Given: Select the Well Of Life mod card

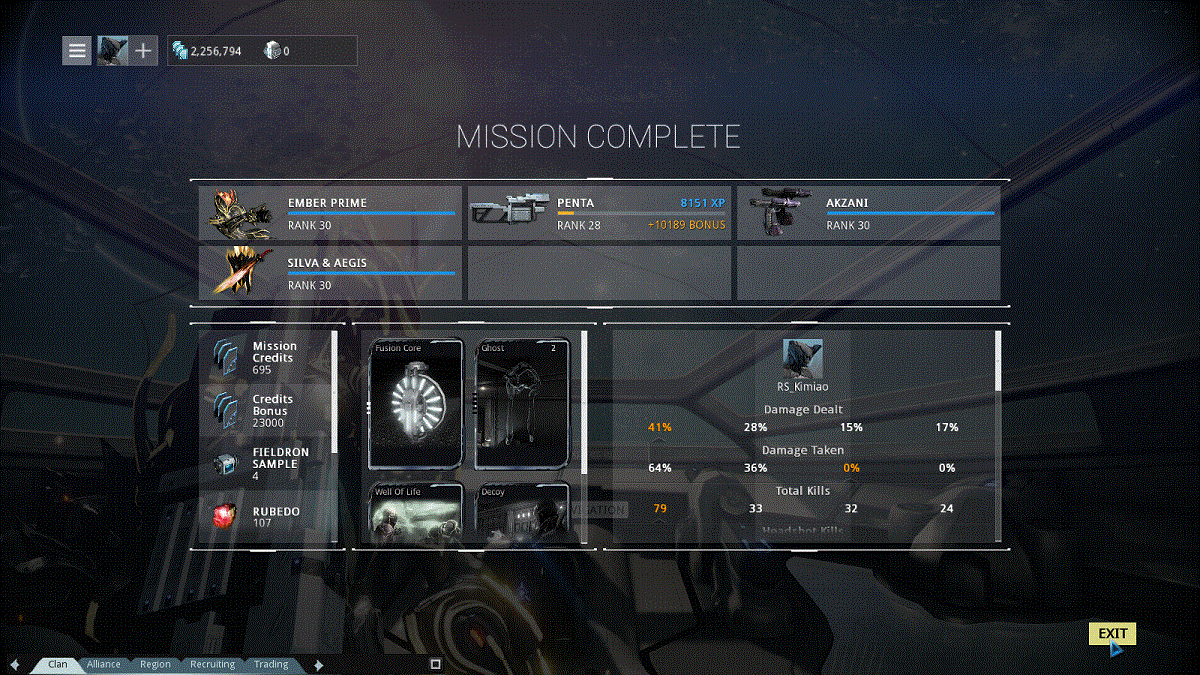Looking at the screenshot, I should 417,513.
